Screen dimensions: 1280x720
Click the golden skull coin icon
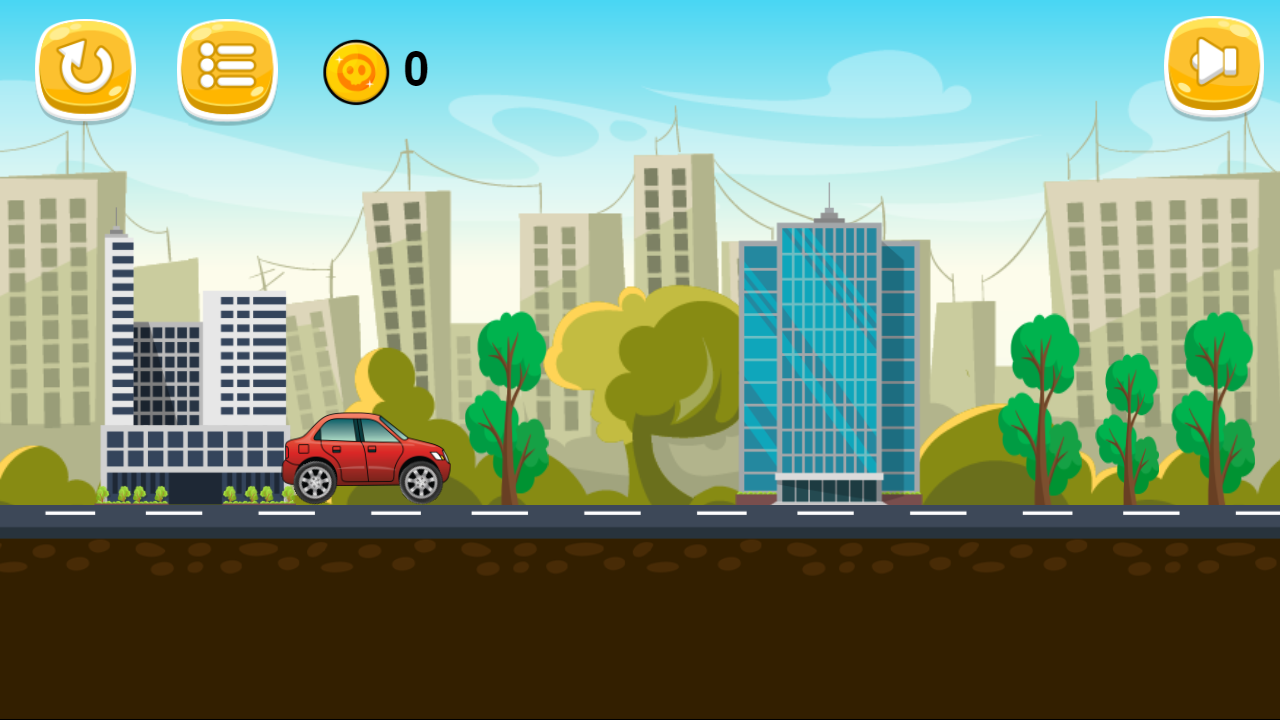[x=357, y=71]
